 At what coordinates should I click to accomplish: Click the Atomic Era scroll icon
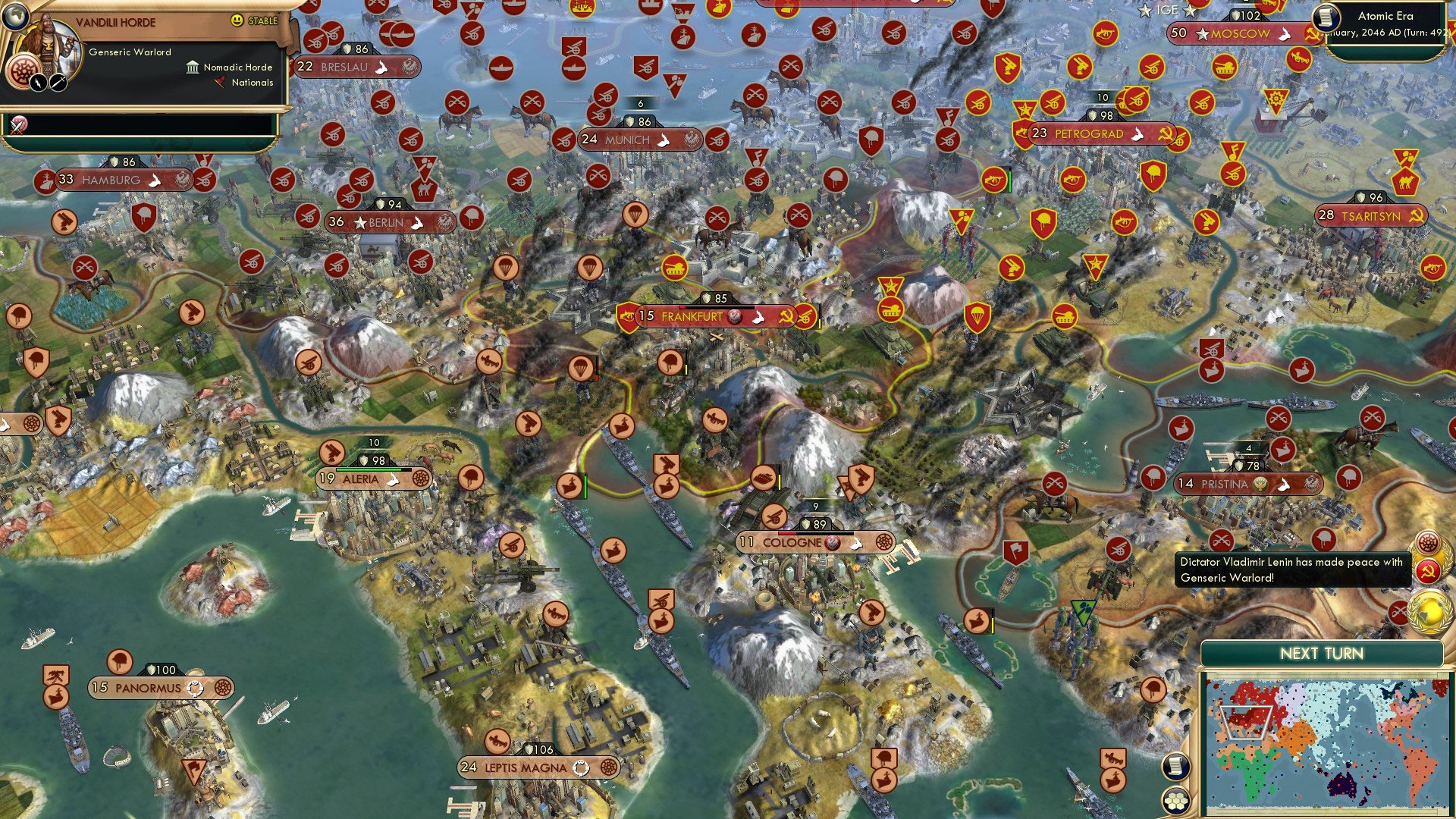pyautogui.click(x=1326, y=18)
